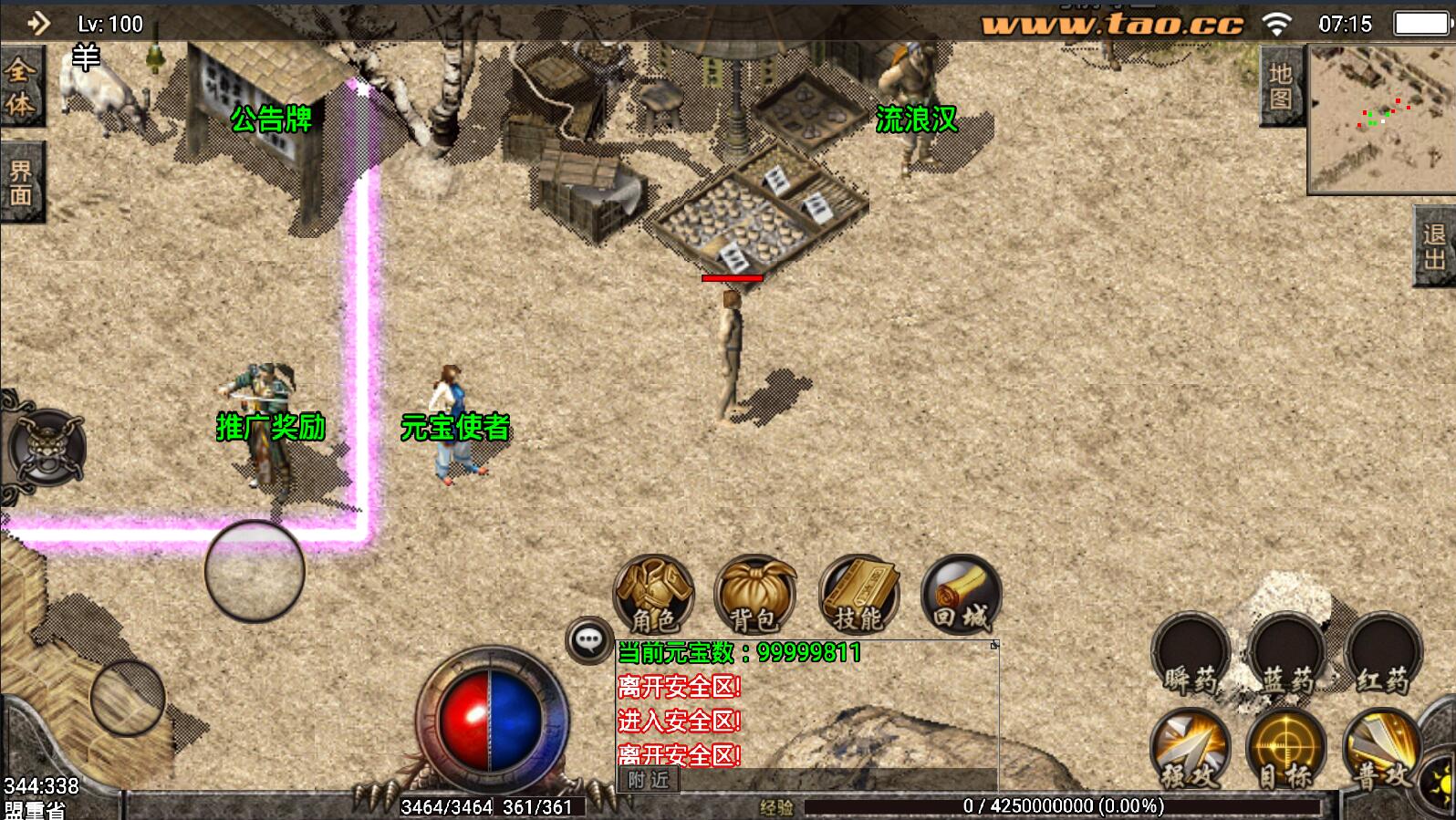This screenshot has width=1456, height=820.
Task: Use the 回城 return-to-town scroll
Action: click(961, 595)
